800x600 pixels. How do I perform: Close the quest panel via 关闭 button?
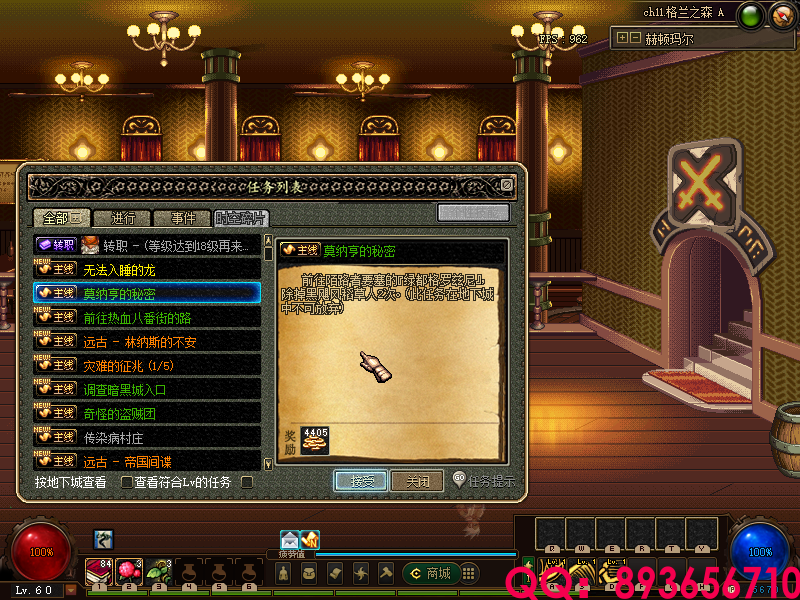click(x=417, y=481)
